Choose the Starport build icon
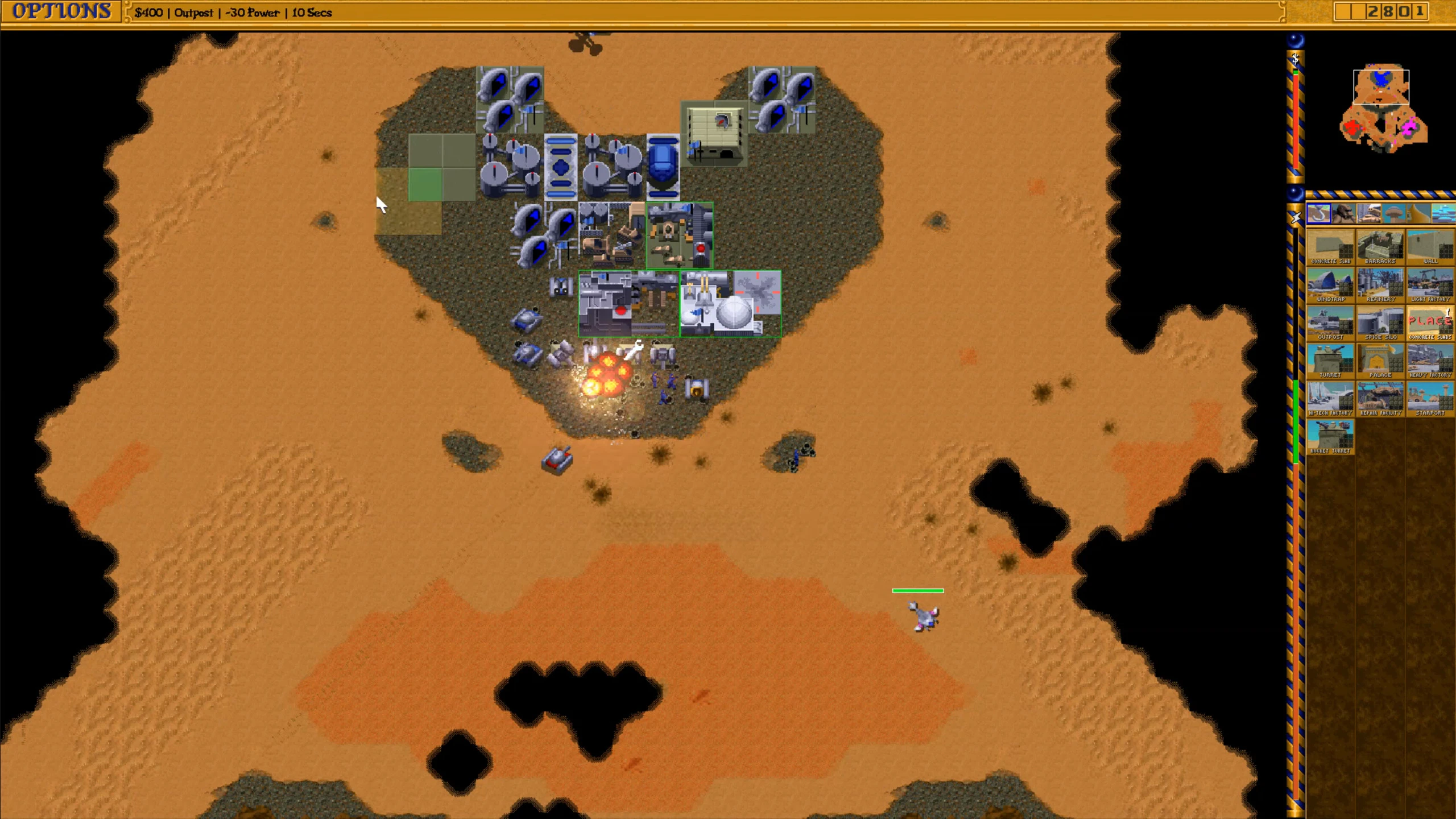The height and width of the screenshot is (819, 1456). 1430,399
